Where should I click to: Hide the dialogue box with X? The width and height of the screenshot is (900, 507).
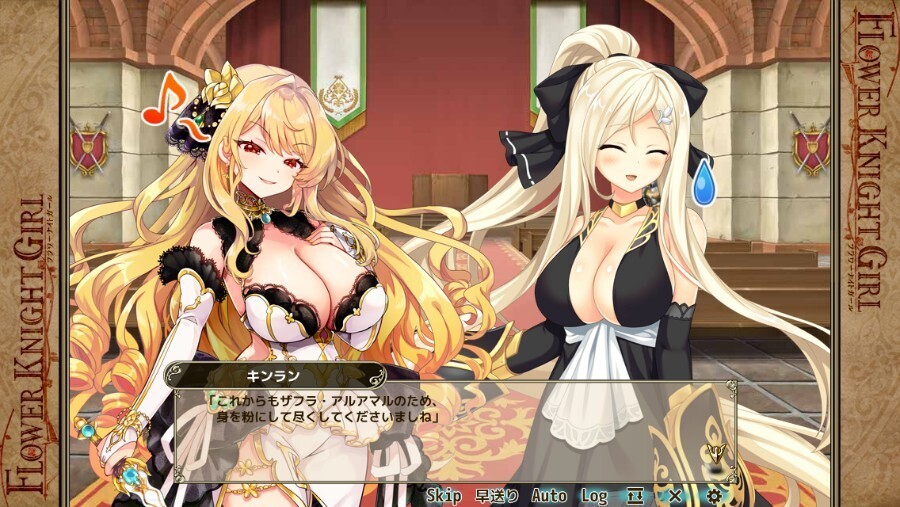pos(675,495)
